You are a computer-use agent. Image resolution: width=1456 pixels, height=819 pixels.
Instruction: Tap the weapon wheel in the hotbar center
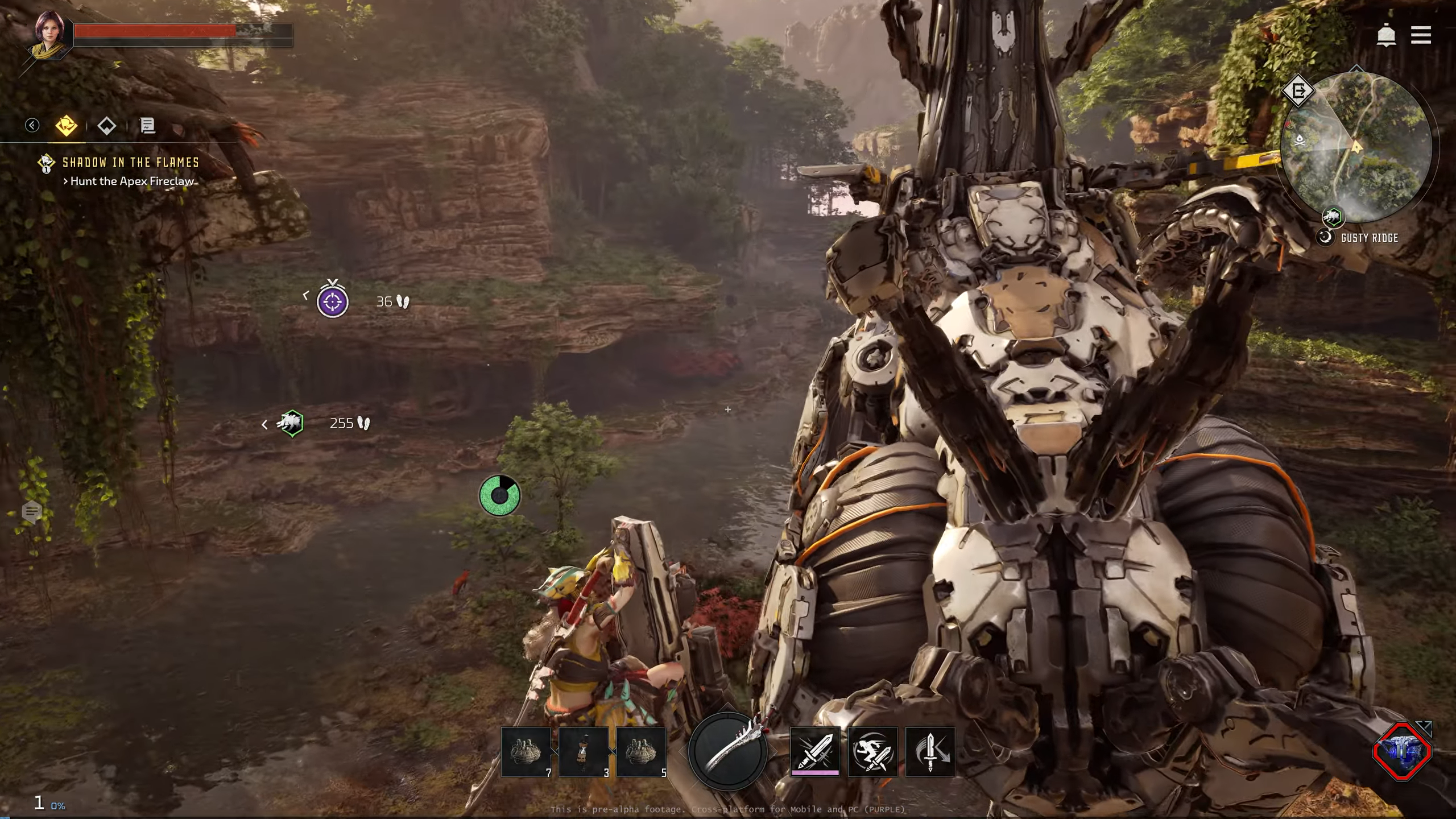tap(728, 752)
